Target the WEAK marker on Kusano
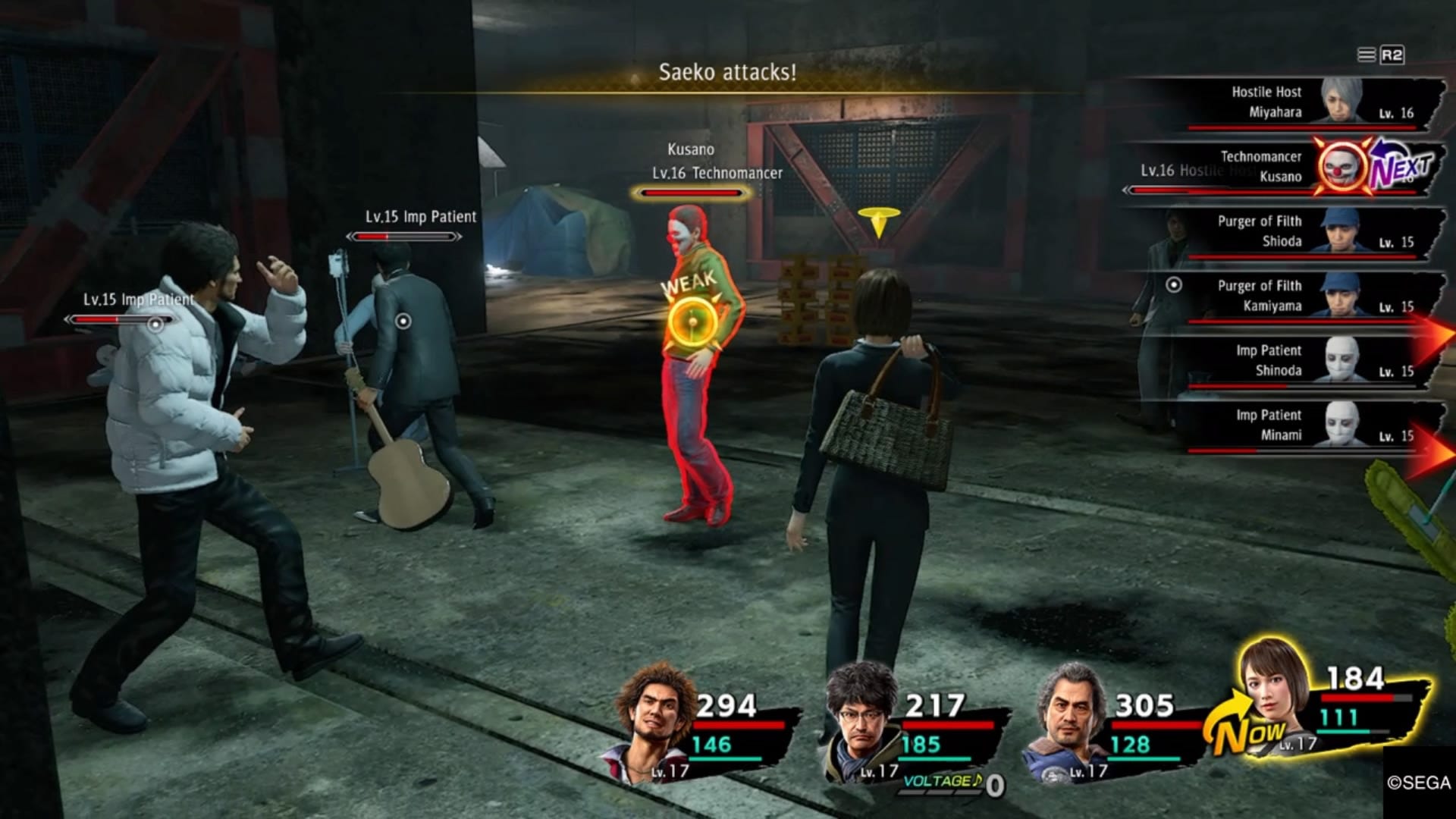Image resolution: width=1456 pixels, height=819 pixels. (692, 320)
